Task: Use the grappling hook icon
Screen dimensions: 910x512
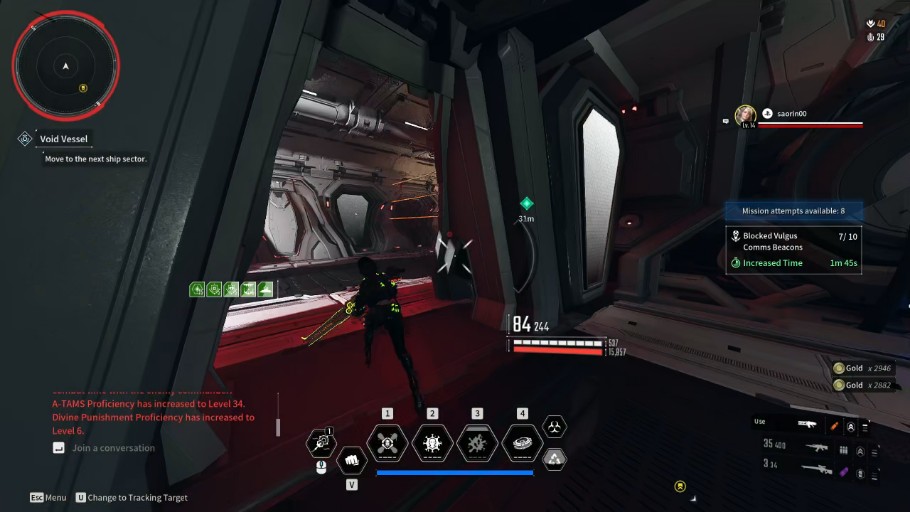Action: pos(322,441)
